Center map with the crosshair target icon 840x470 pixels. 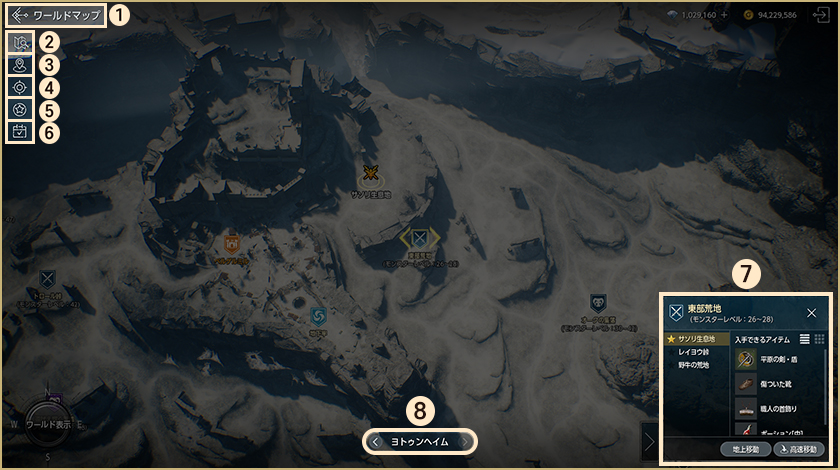(x=19, y=87)
